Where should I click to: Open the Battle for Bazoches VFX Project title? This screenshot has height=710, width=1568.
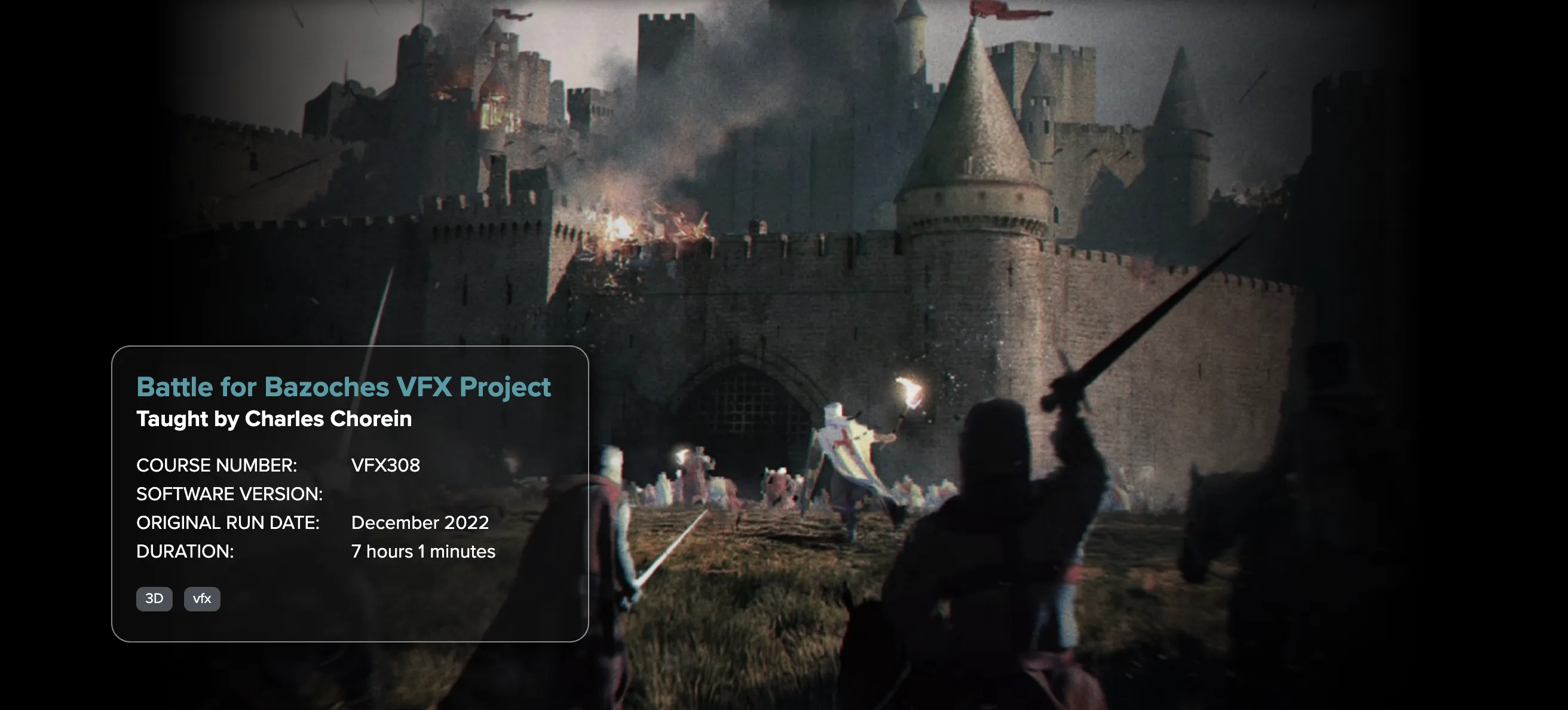[x=344, y=387]
